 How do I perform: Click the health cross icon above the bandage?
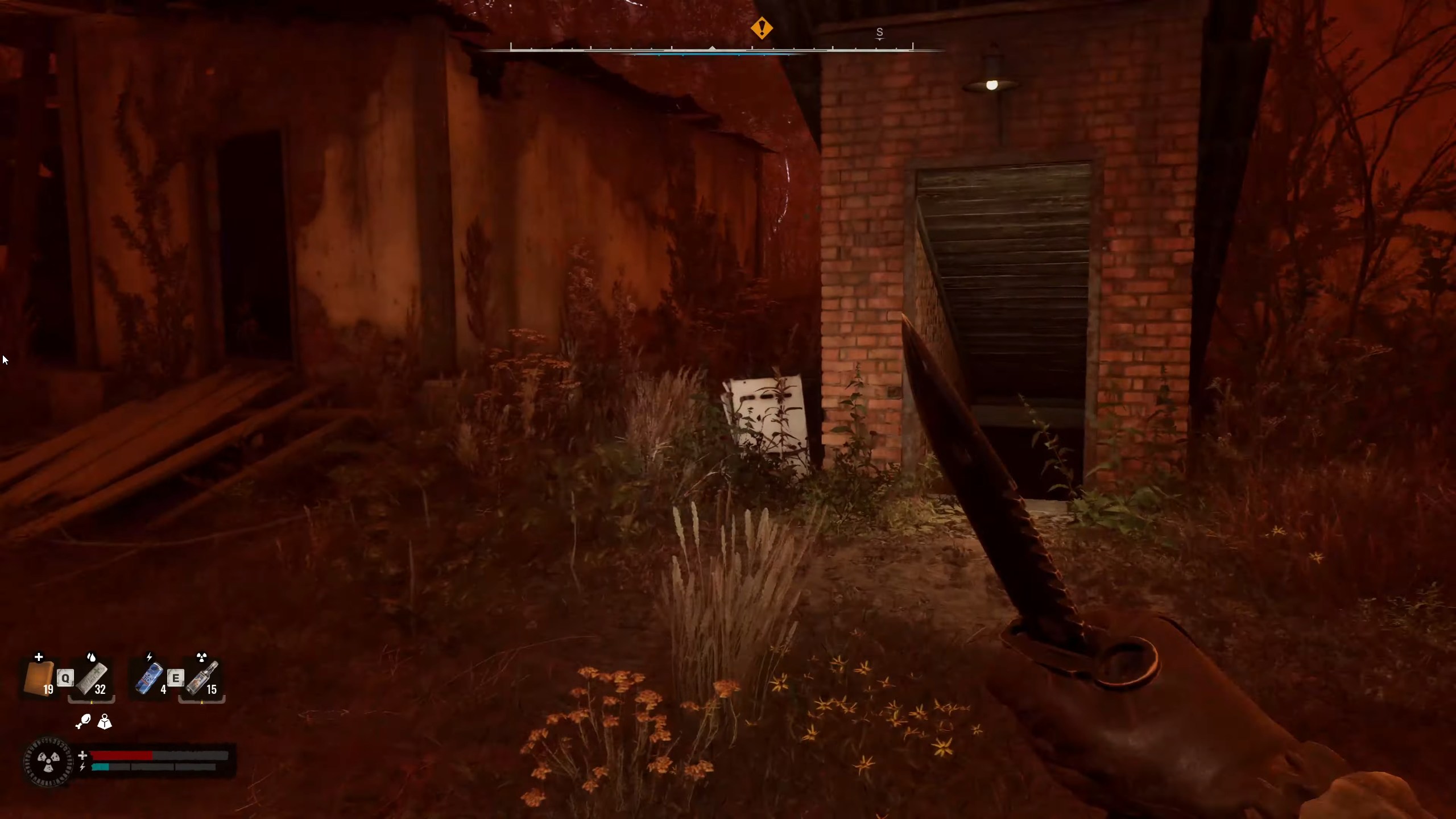click(x=38, y=657)
